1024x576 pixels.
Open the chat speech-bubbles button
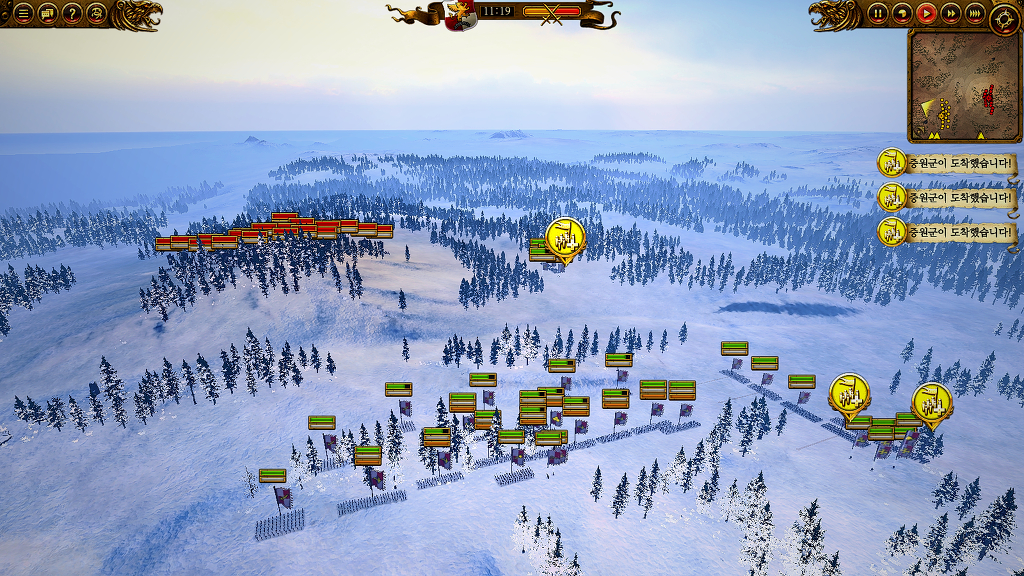pyautogui.click(x=48, y=13)
